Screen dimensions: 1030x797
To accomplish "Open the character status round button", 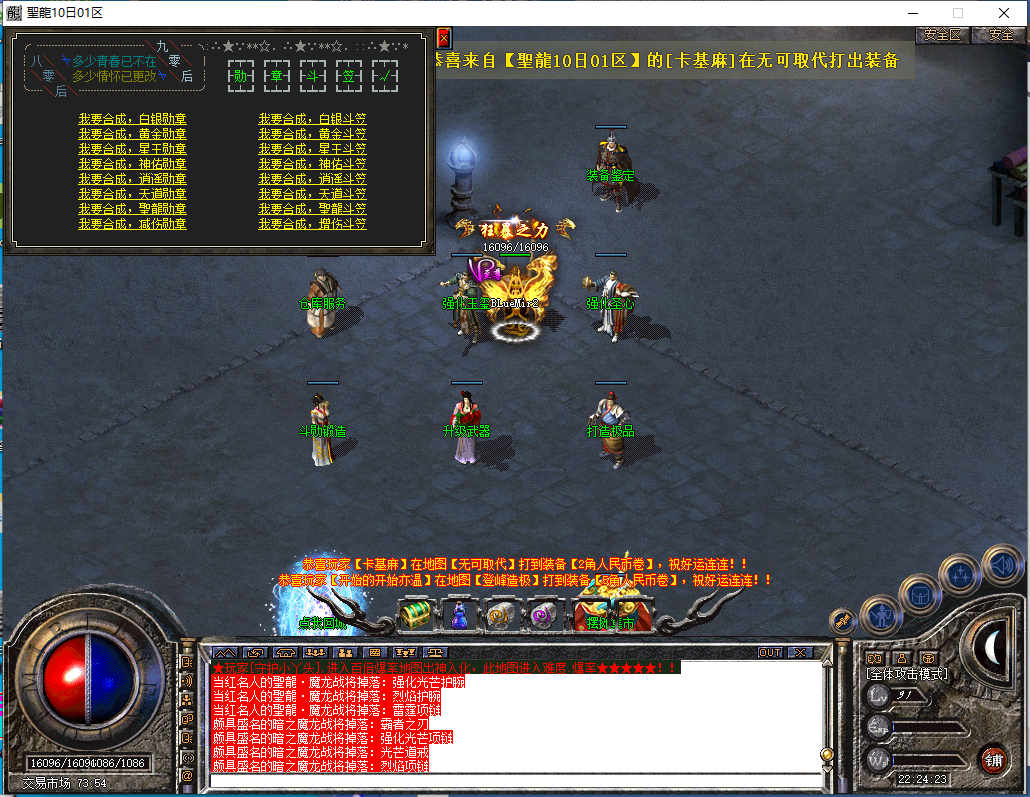I will coord(881,614).
